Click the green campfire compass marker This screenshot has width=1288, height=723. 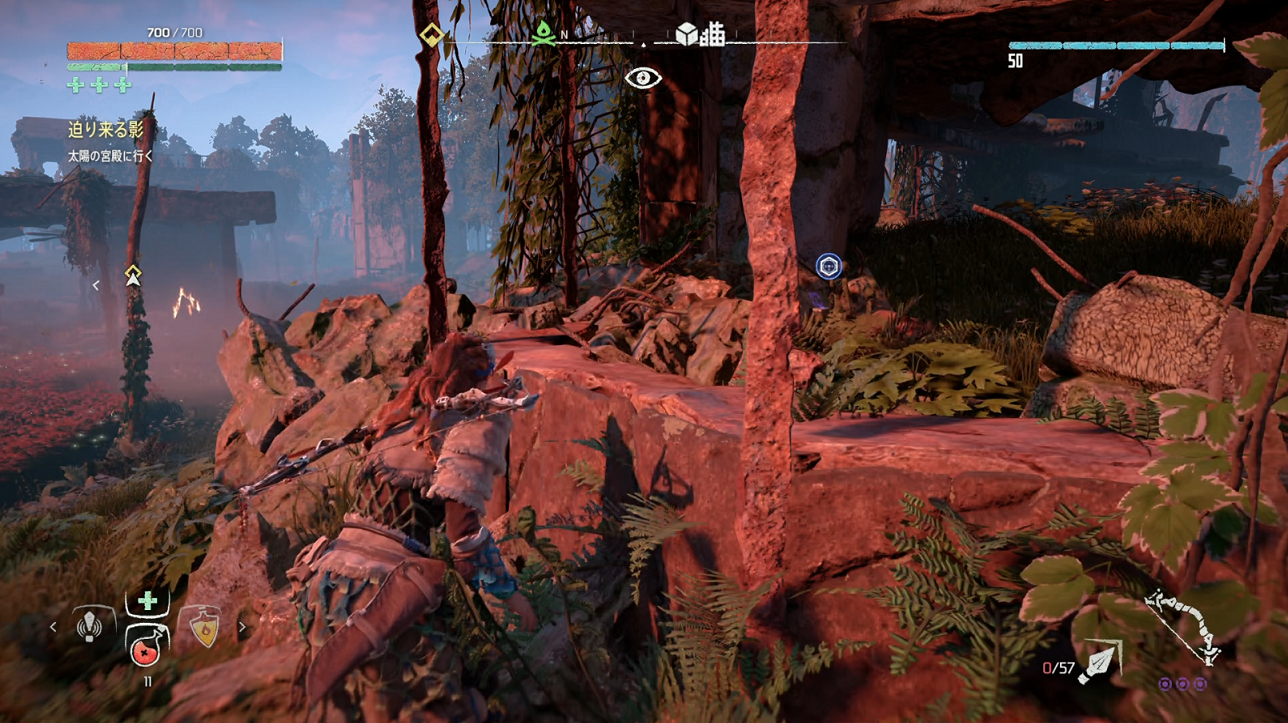[543, 33]
